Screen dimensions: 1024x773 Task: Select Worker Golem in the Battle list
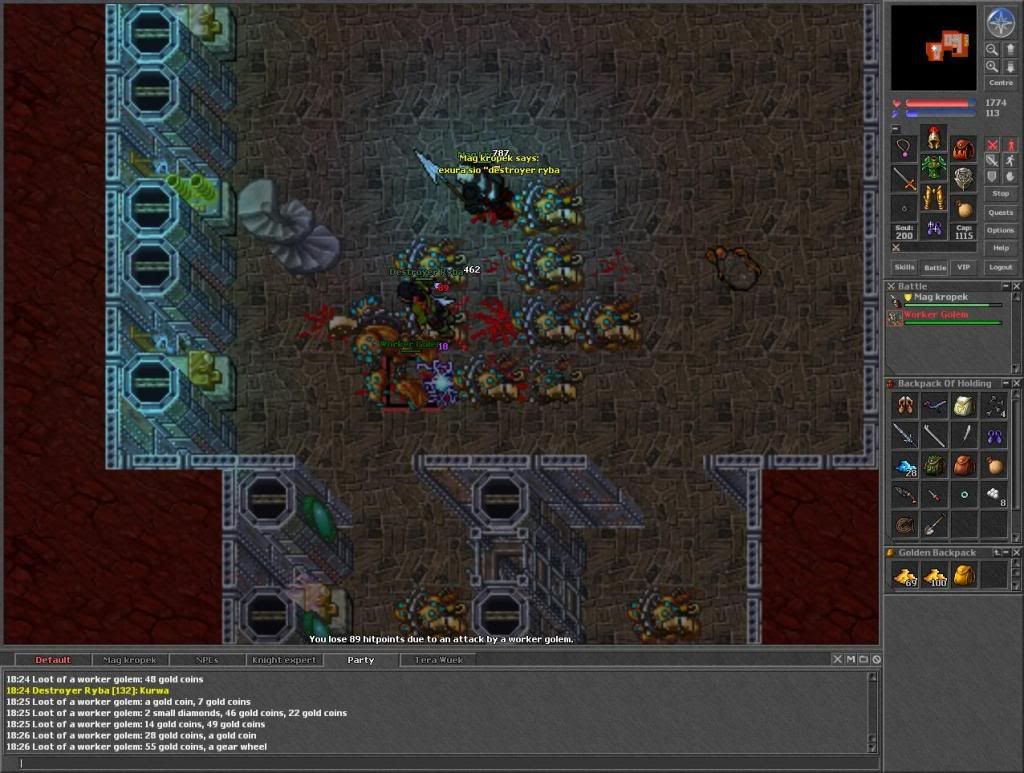(936, 315)
